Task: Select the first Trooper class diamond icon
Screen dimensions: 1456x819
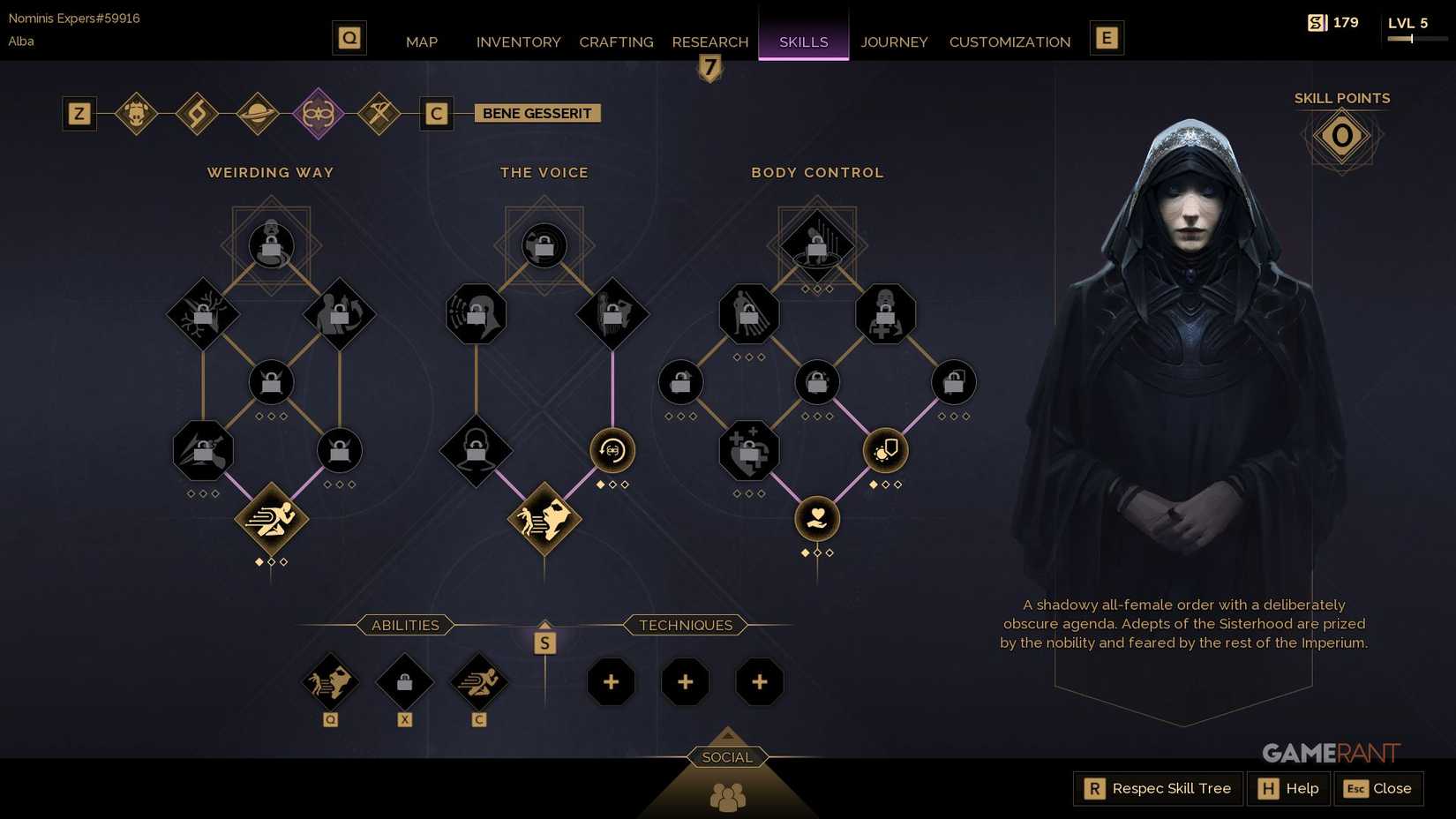Action: 137,113
